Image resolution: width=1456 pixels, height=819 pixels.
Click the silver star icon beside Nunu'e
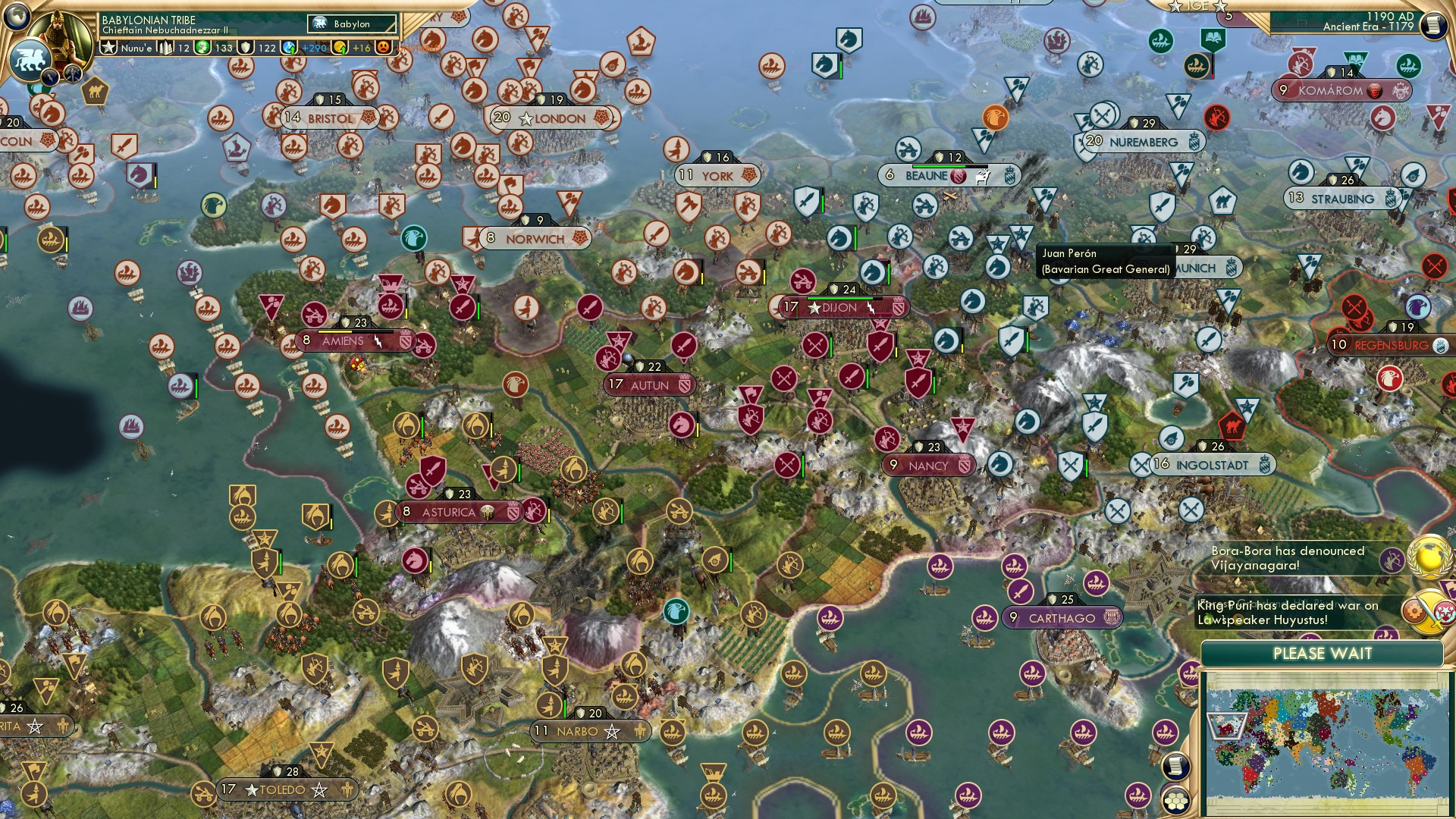tap(109, 47)
